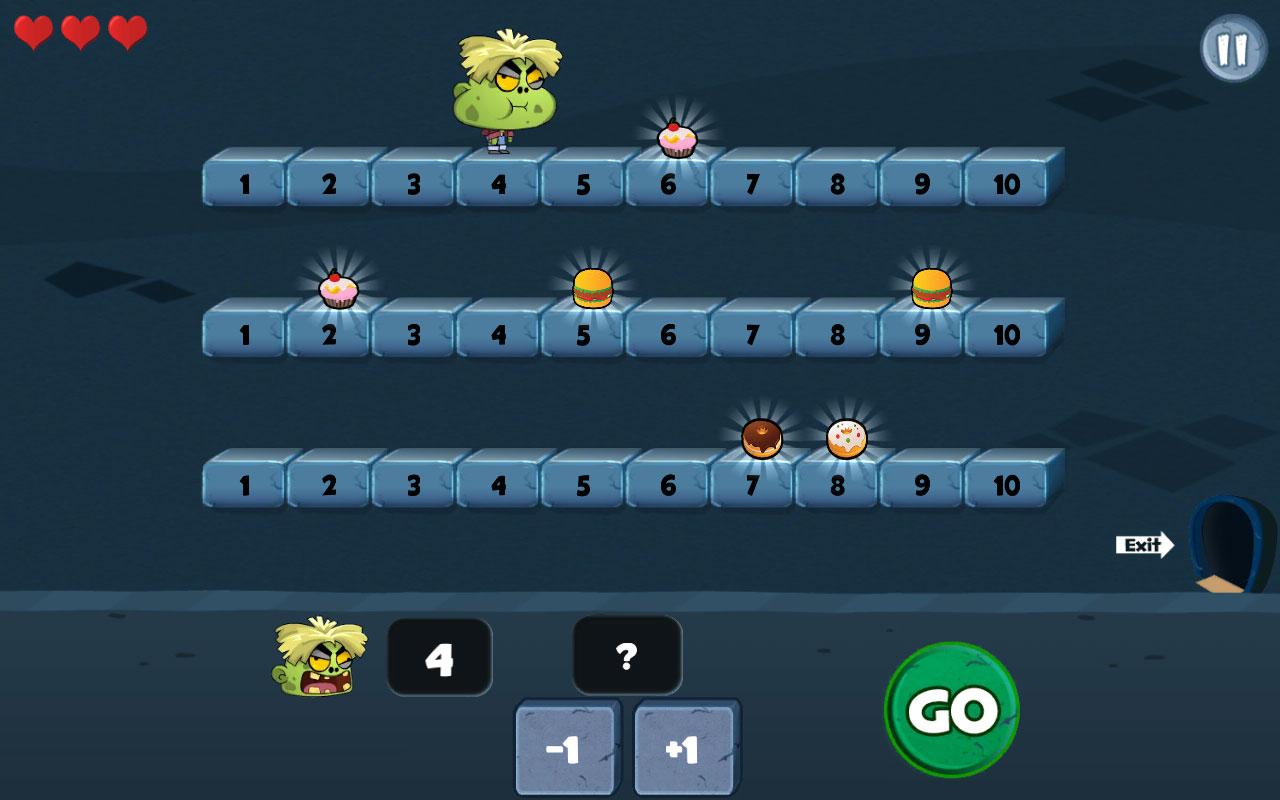Click block 10 on the top row
1280x800 pixels.
1008,184
